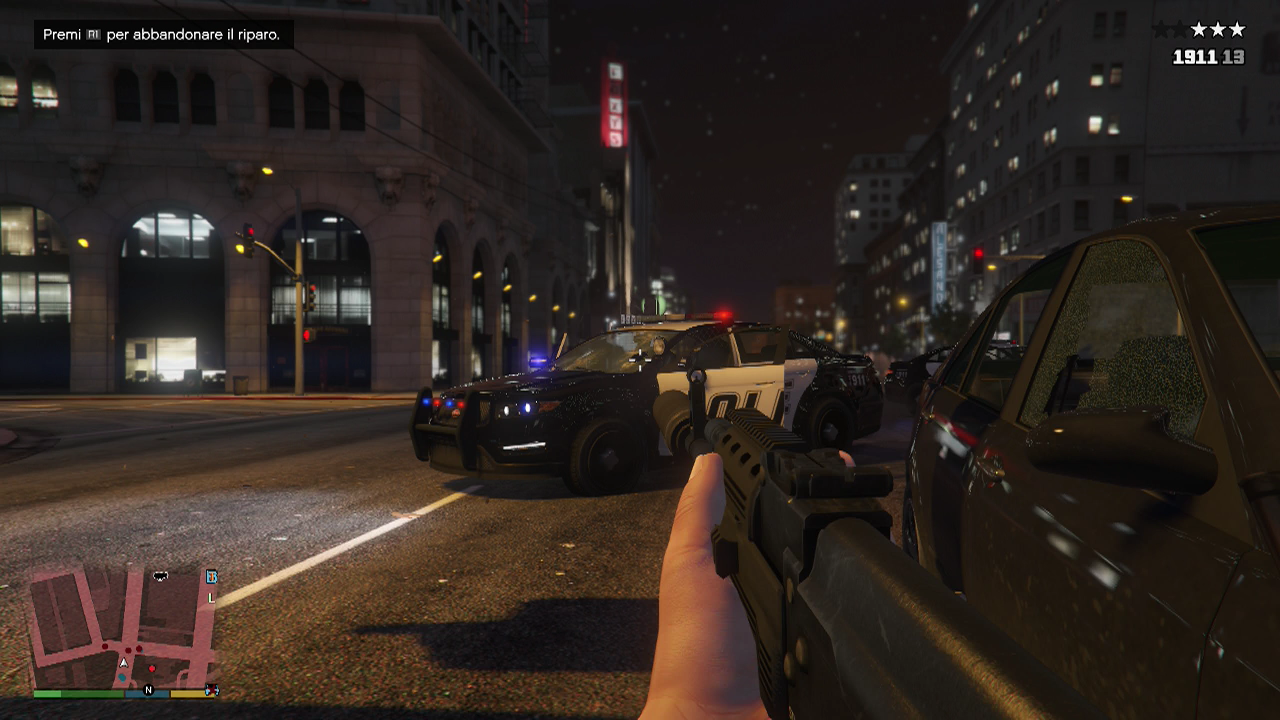Select the teal blip below the player arrow

coord(122,677)
